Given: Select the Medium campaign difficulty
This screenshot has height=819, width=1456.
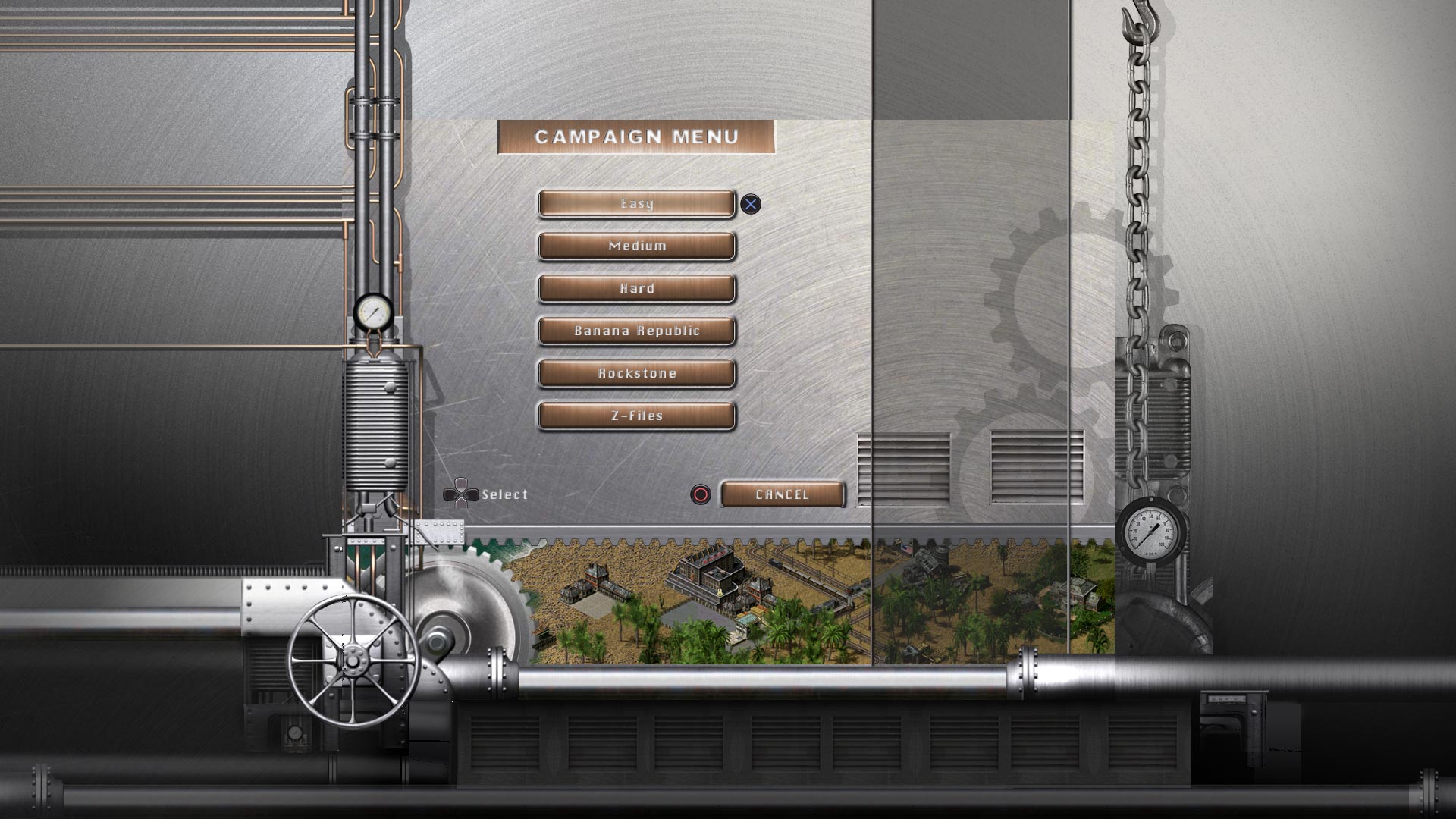Looking at the screenshot, I should 637,246.
